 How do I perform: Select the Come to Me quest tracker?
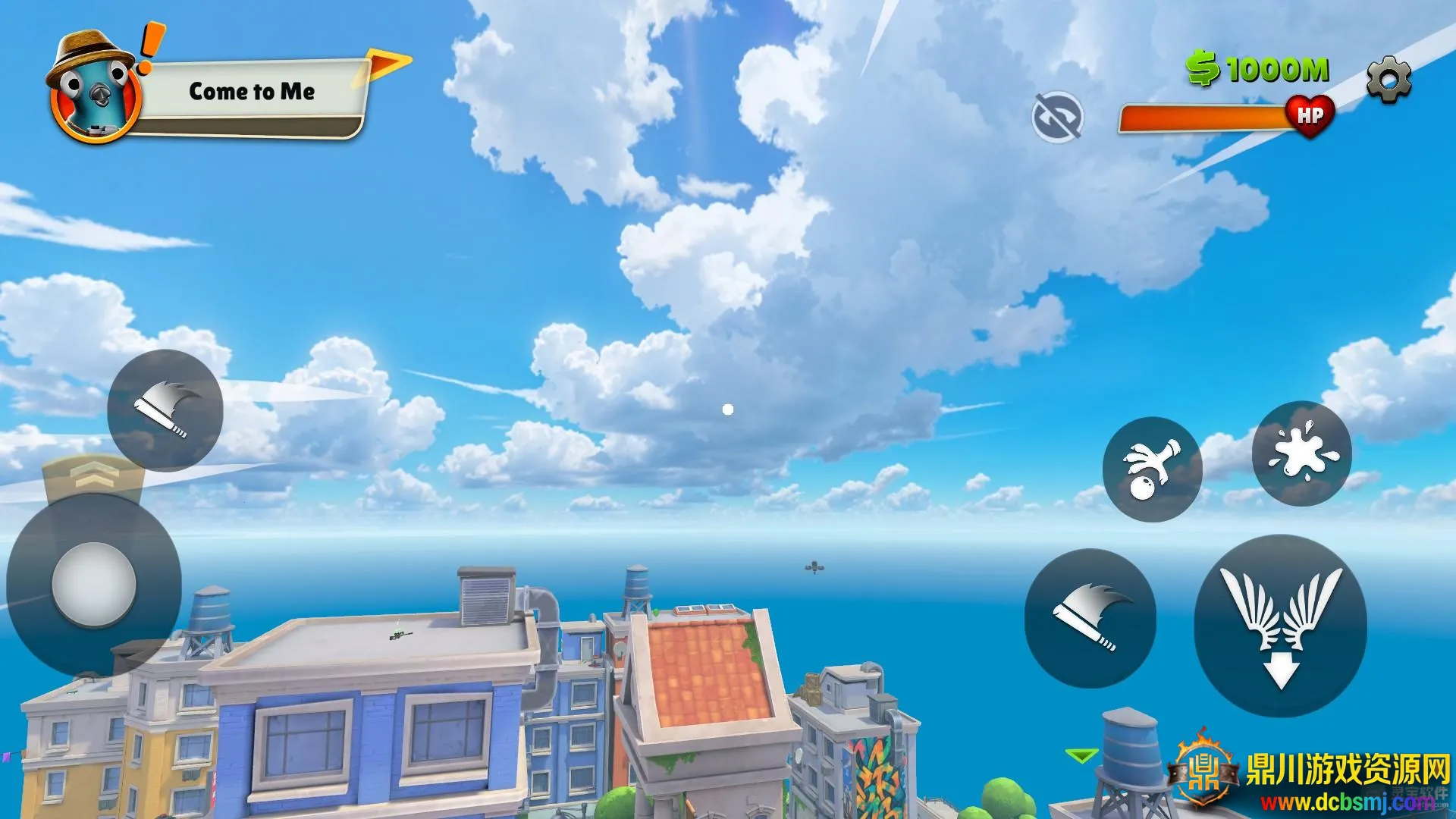coord(253,93)
